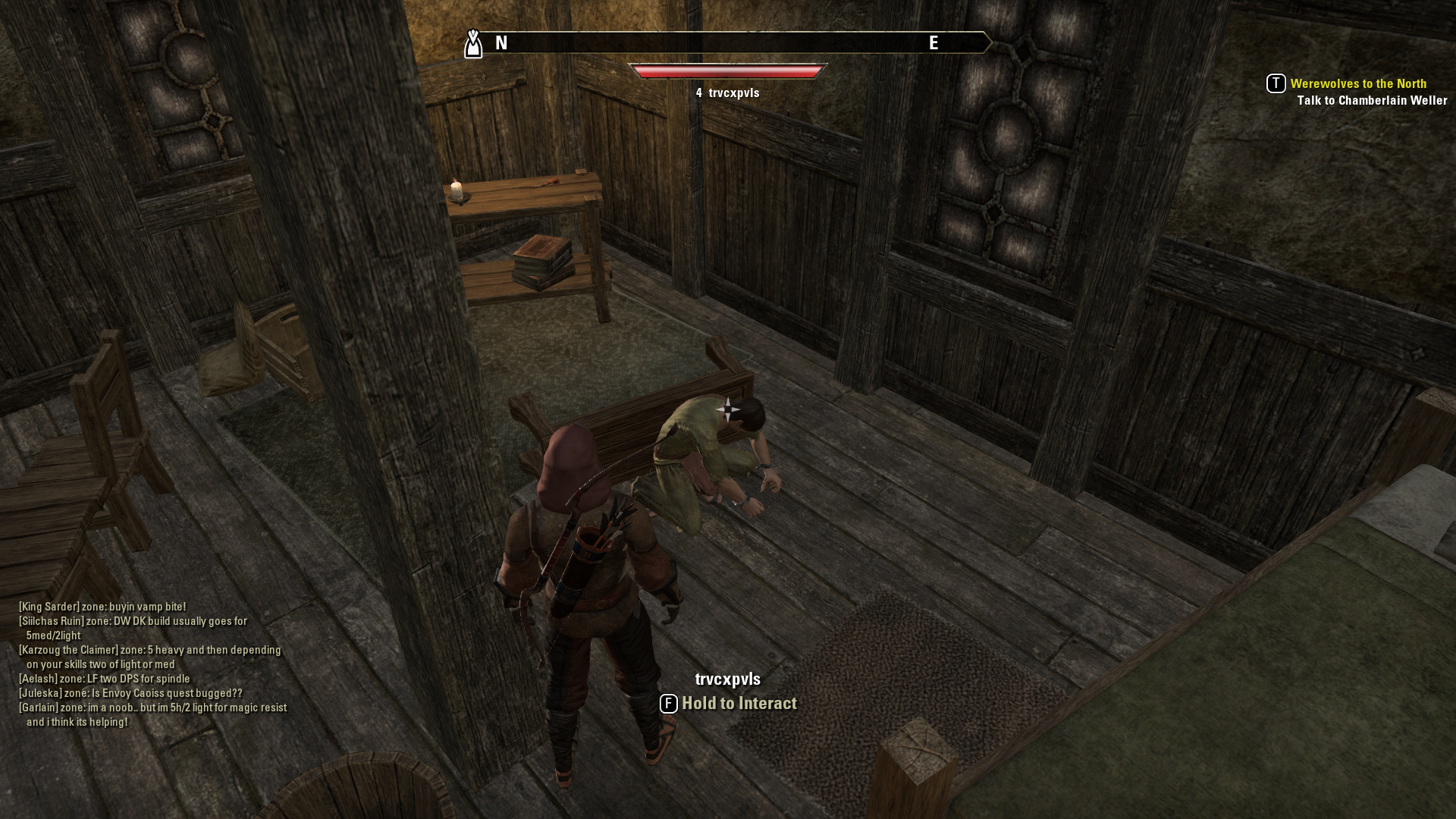Image resolution: width=1456 pixels, height=819 pixels.
Task: Click the white quest marker icon above the compass
Action: pos(472,43)
